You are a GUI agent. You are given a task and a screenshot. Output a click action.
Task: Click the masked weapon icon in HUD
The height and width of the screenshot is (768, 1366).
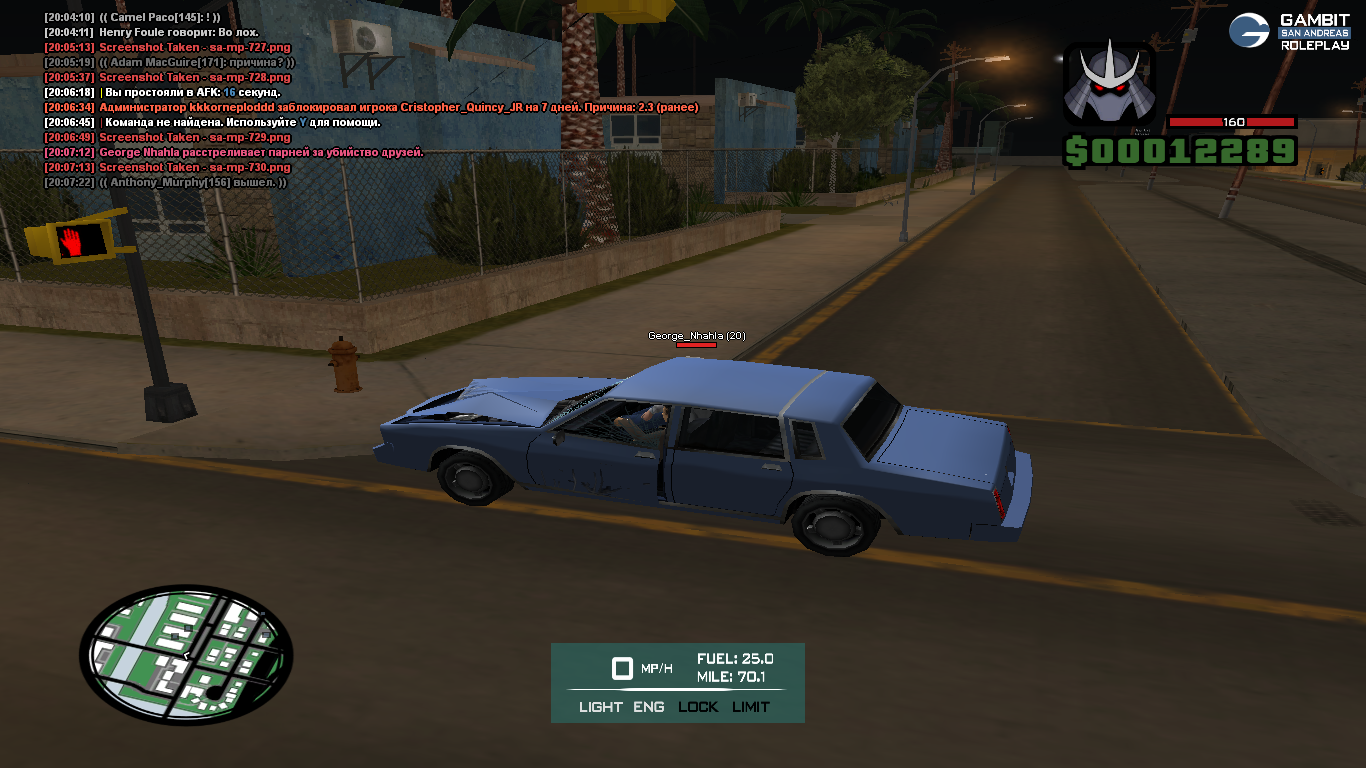click(x=1109, y=85)
